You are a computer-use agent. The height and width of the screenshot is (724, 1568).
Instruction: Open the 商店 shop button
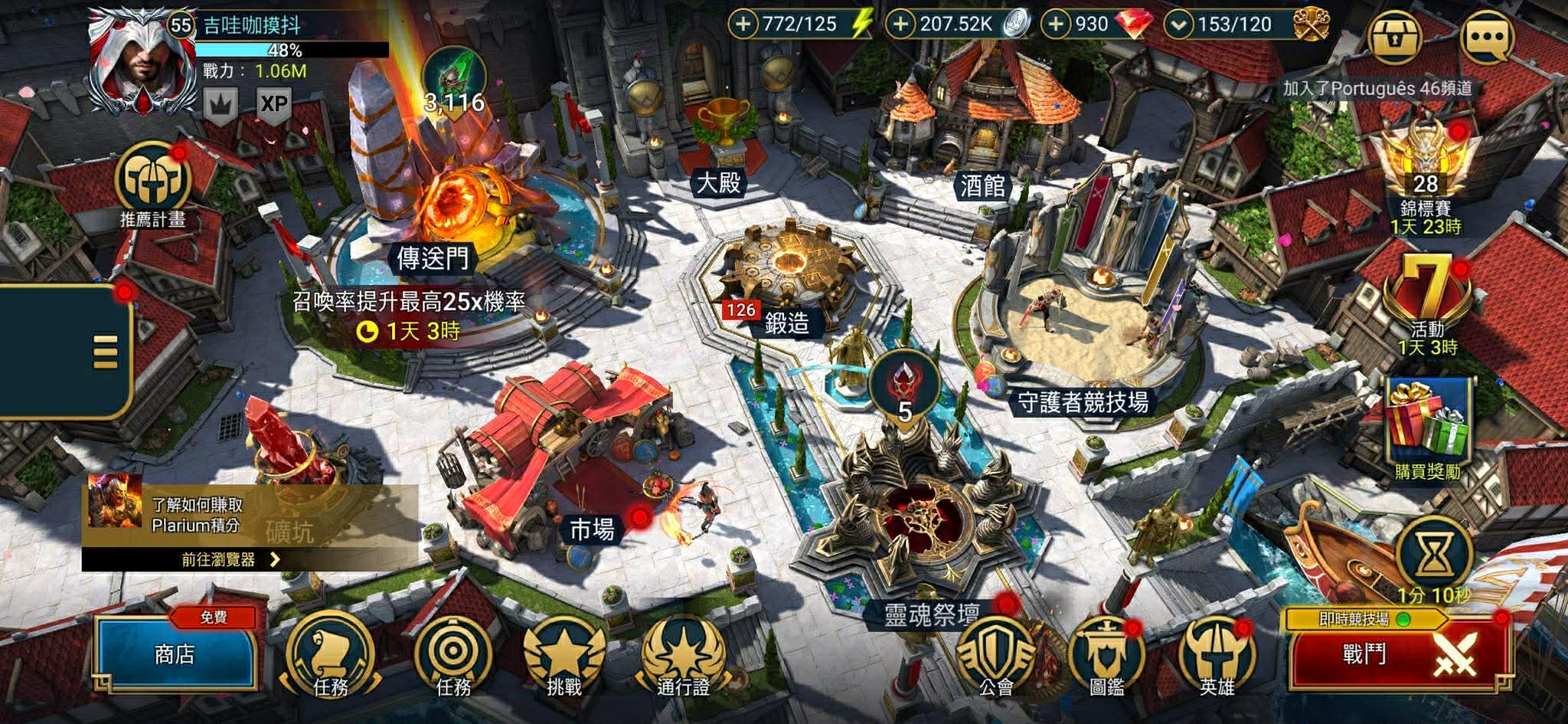click(x=175, y=655)
